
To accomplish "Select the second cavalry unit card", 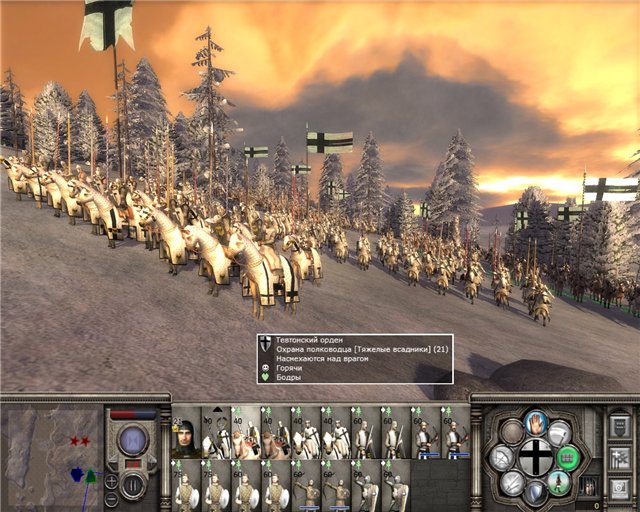I will (x=246, y=433).
